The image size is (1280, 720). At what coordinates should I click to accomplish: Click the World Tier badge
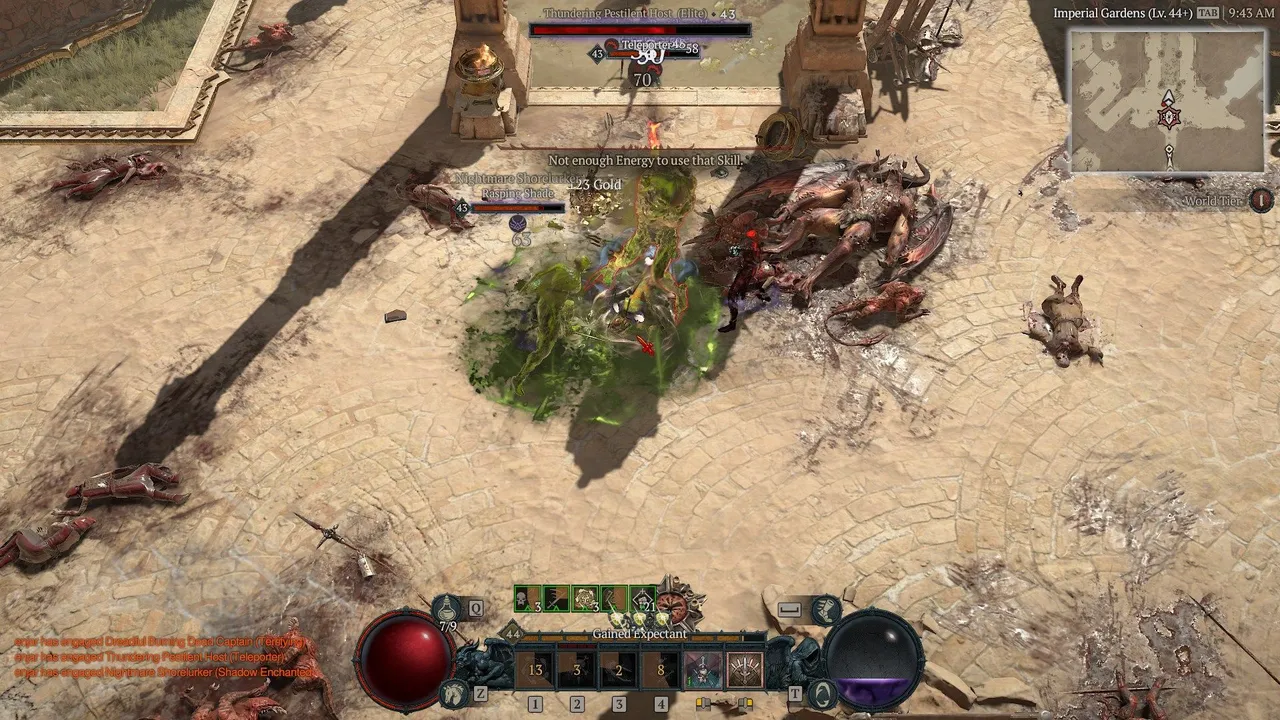coord(1261,200)
